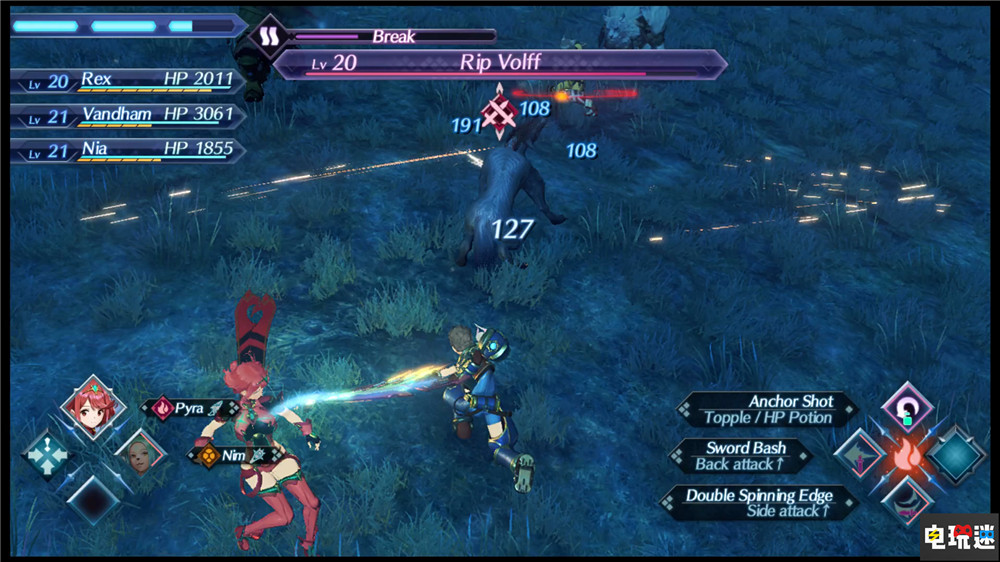Click the Rip Volff enemy name plate
This screenshot has height=562, width=1000.
[x=500, y=63]
